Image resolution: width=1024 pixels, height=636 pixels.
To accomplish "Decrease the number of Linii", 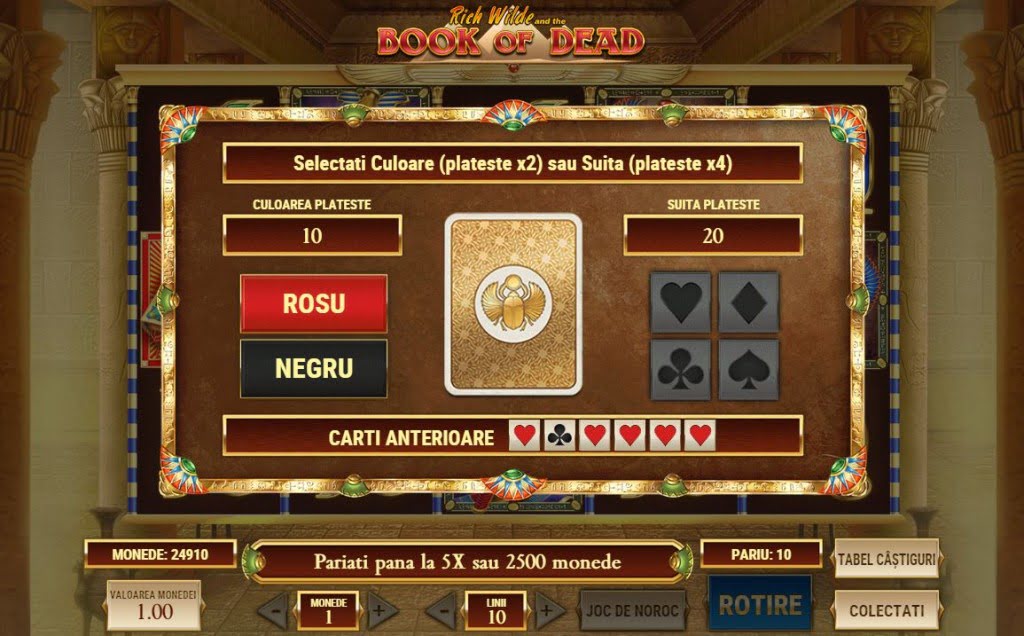I will click(442, 610).
